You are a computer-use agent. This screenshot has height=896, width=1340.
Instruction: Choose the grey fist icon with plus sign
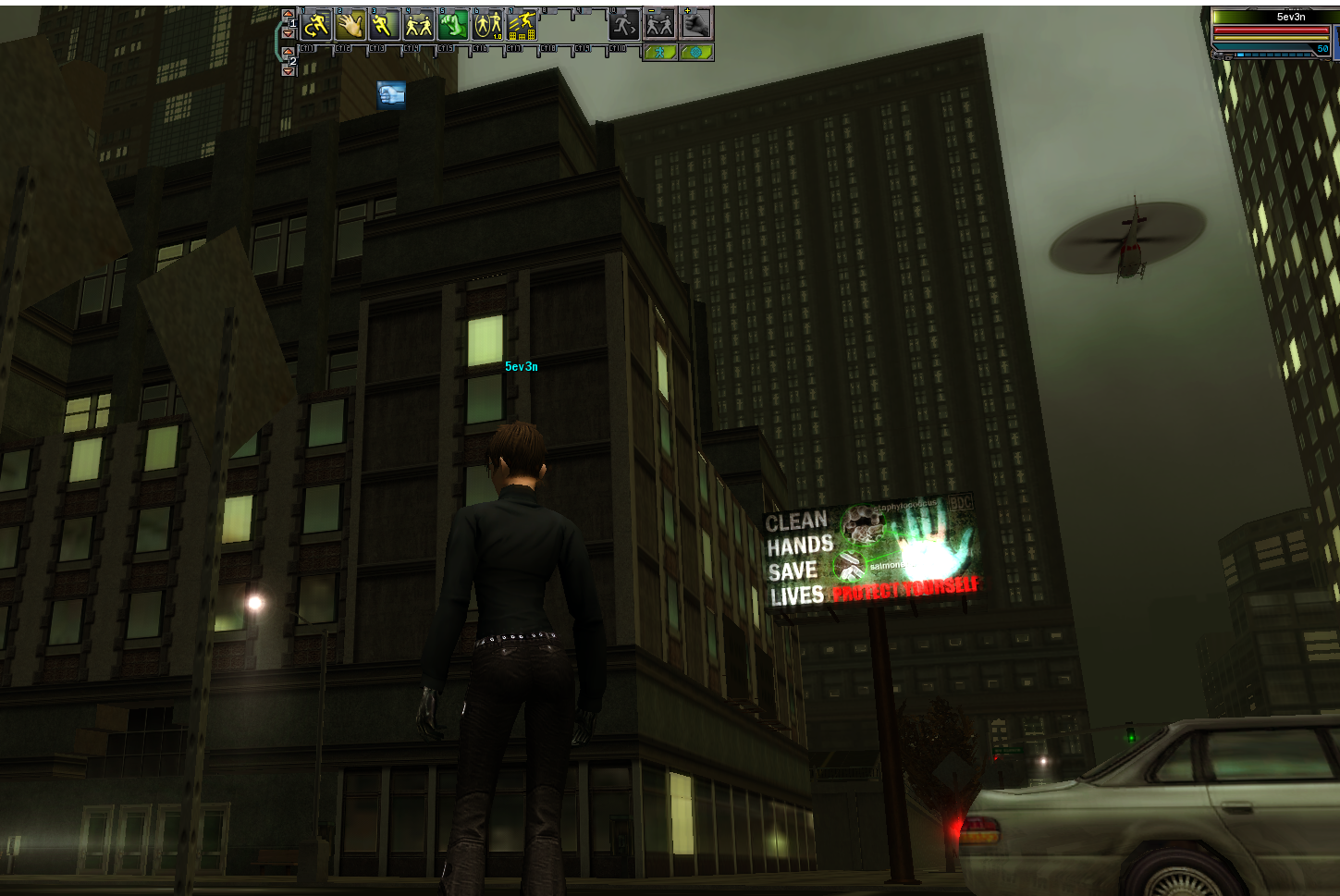[x=696, y=24]
